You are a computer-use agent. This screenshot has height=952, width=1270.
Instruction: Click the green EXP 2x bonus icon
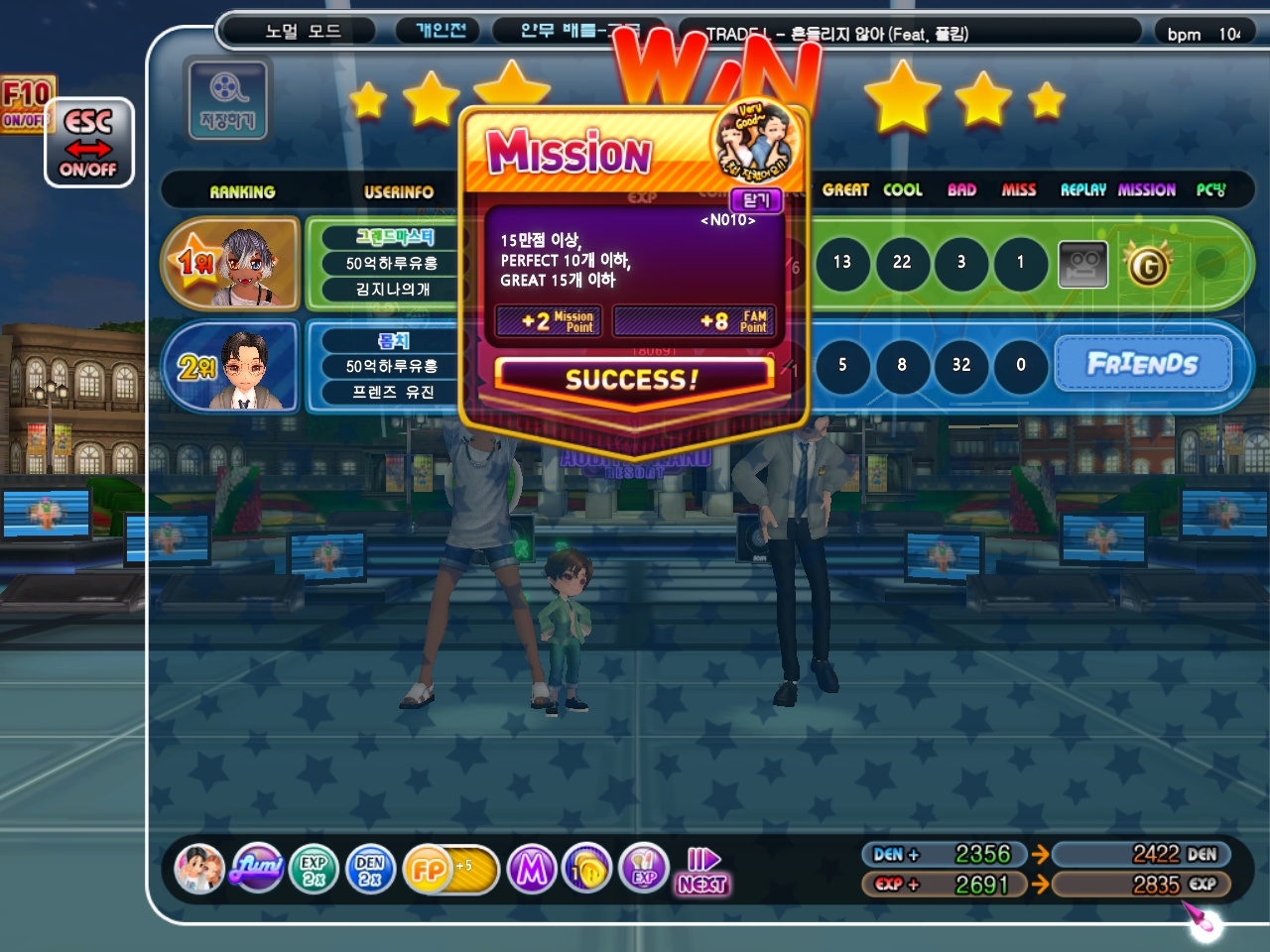(314, 870)
